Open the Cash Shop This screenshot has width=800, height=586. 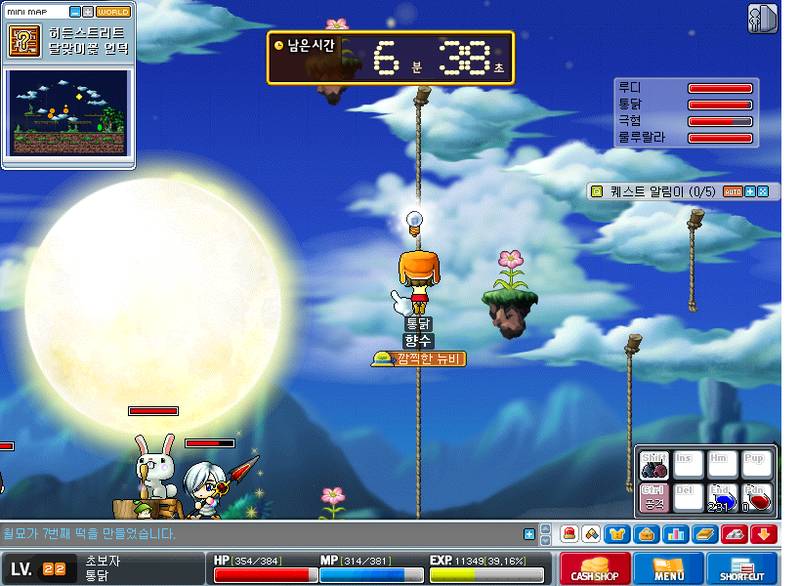595,567
